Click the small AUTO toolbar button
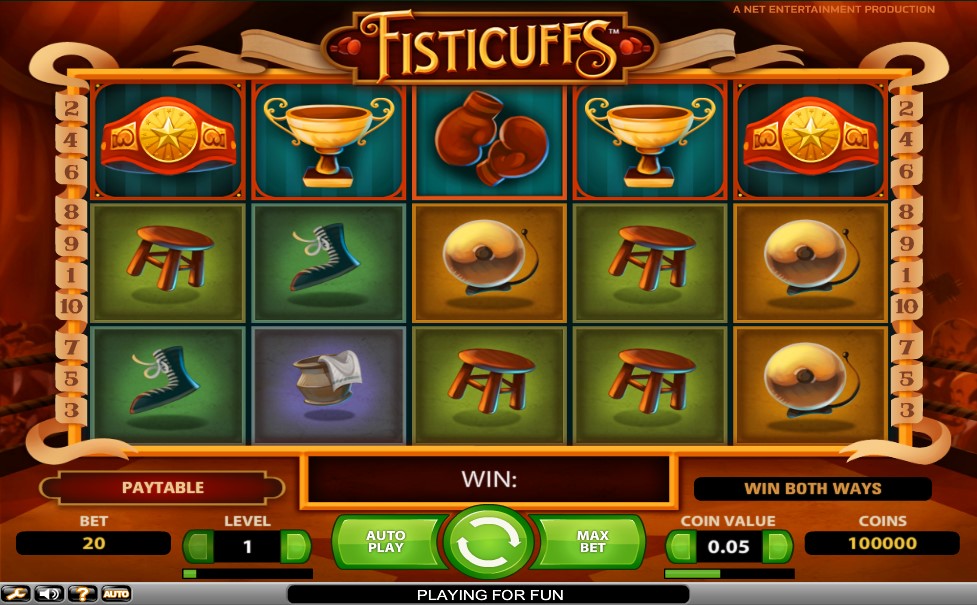 click(116, 594)
